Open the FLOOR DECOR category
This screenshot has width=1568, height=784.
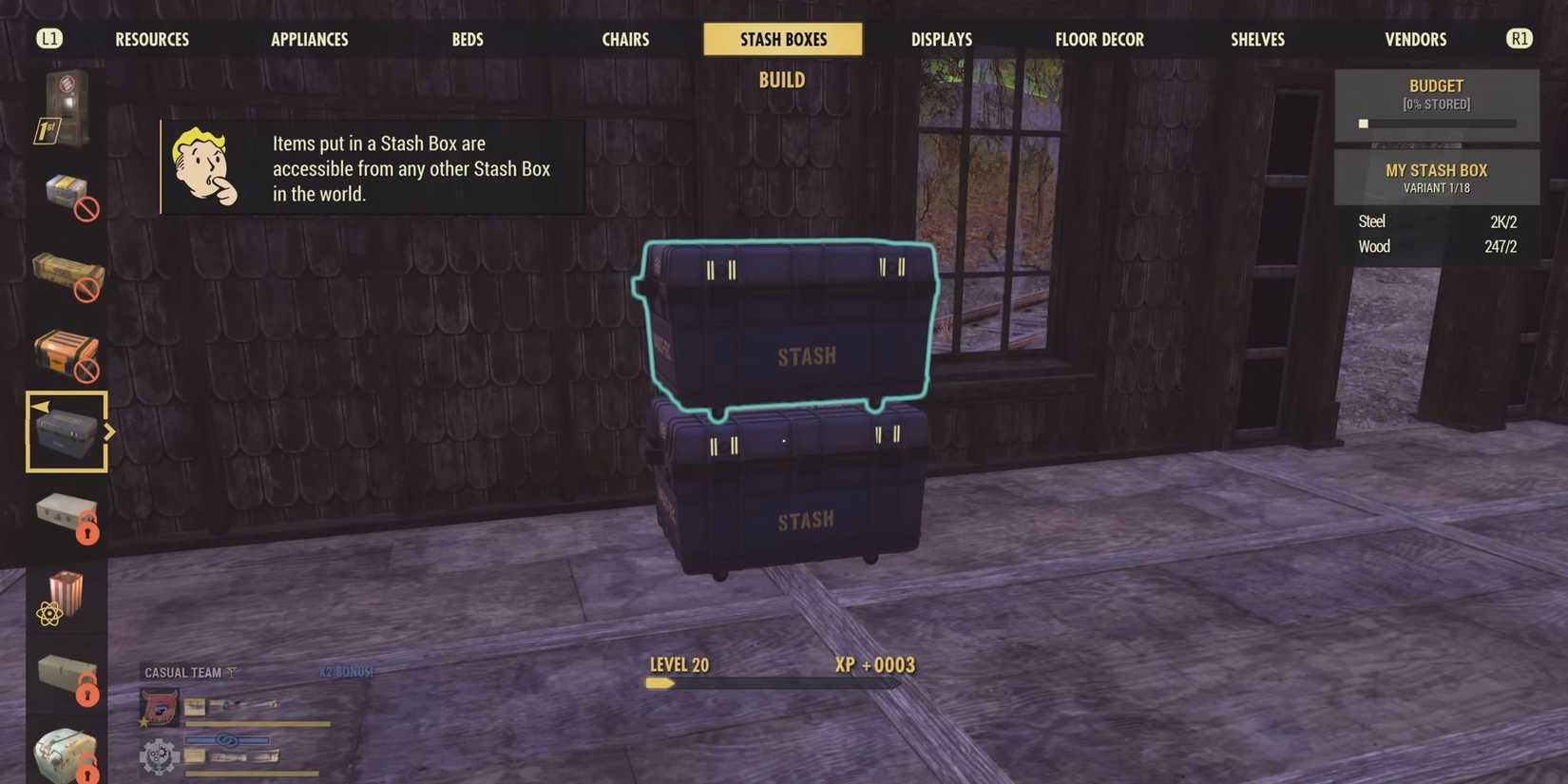point(1099,39)
